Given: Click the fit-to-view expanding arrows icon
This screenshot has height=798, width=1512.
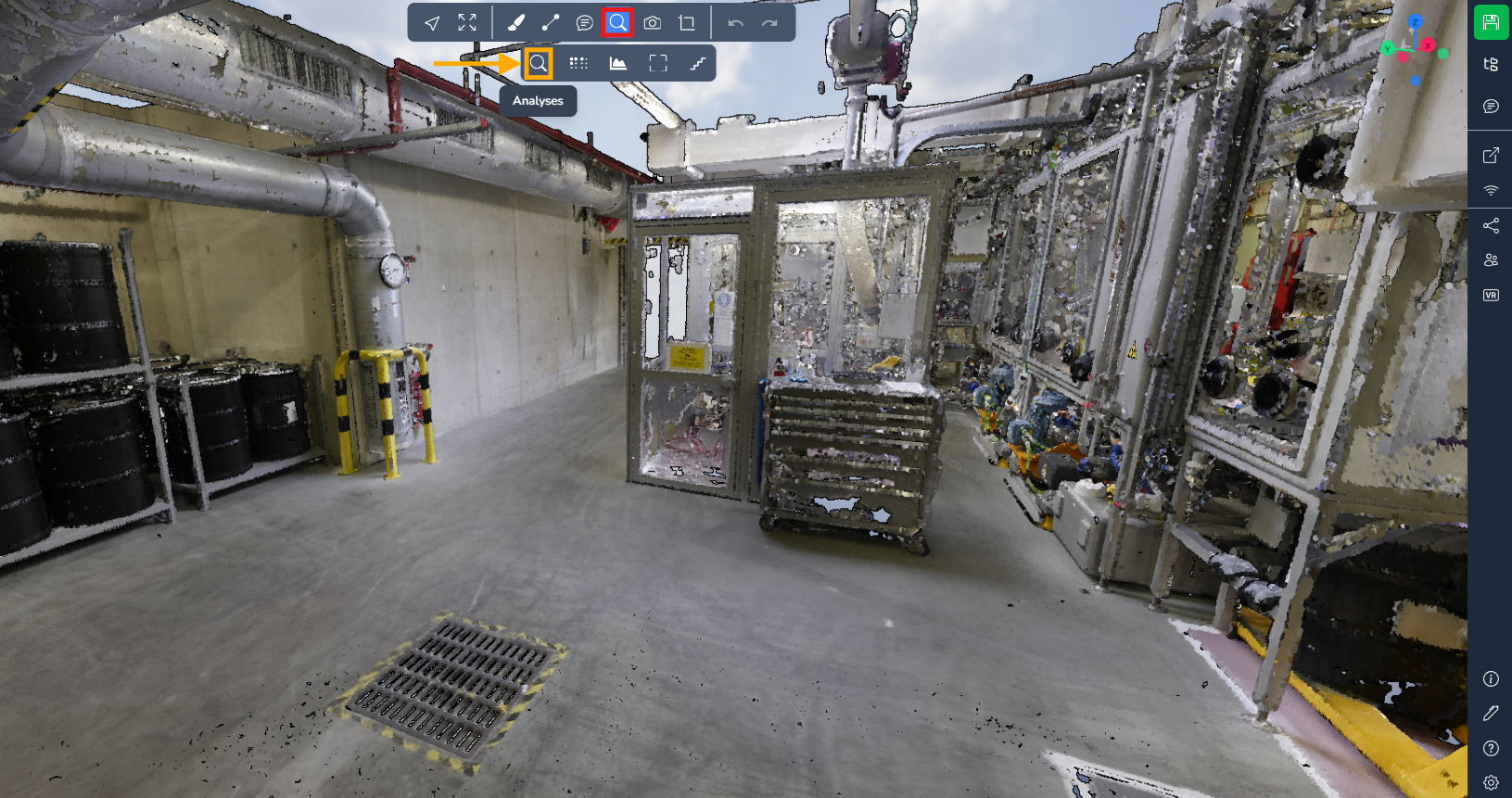Looking at the screenshot, I should click(467, 23).
